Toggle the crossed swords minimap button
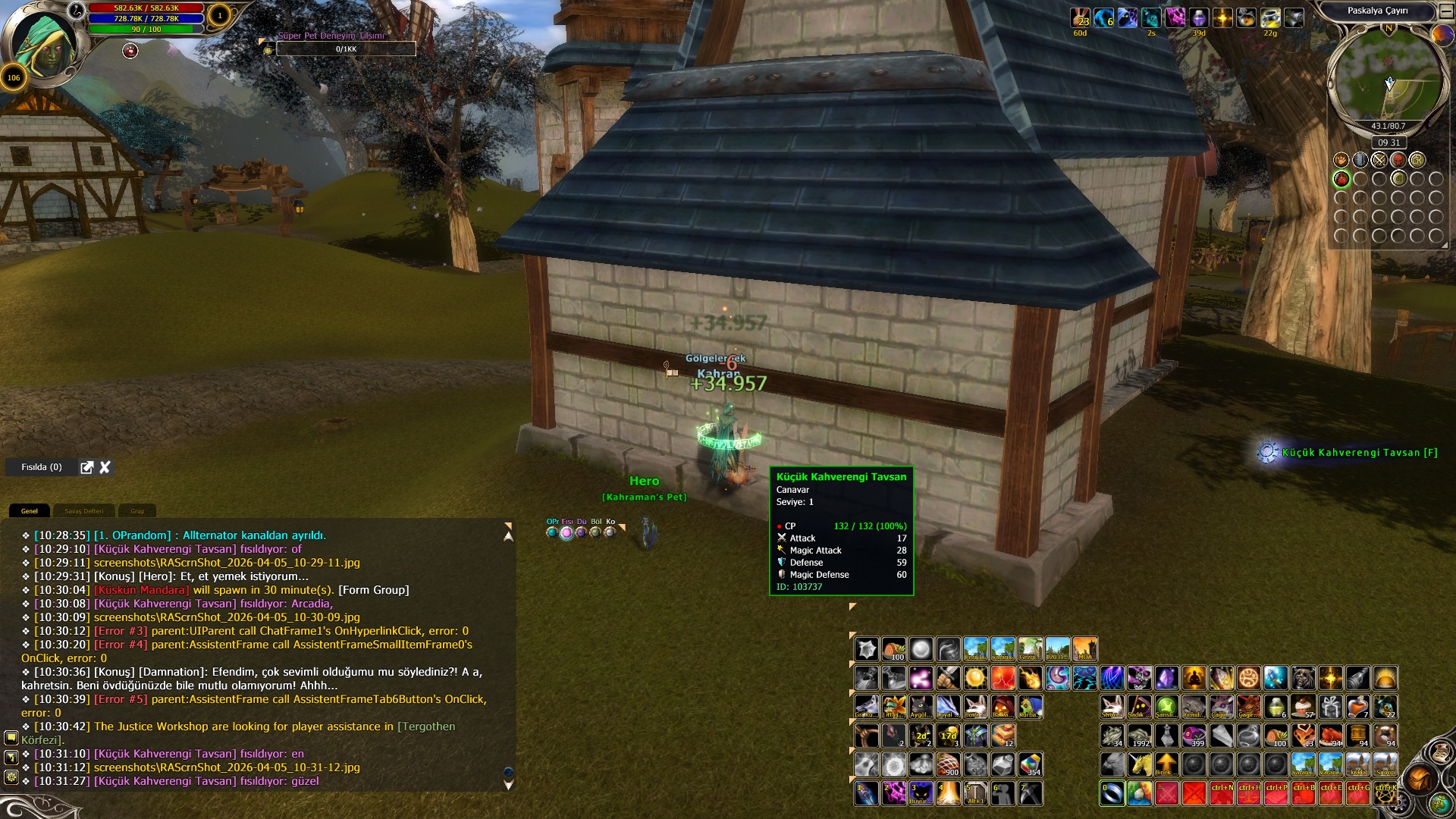Screen dimensions: 1456x819 [1379, 160]
